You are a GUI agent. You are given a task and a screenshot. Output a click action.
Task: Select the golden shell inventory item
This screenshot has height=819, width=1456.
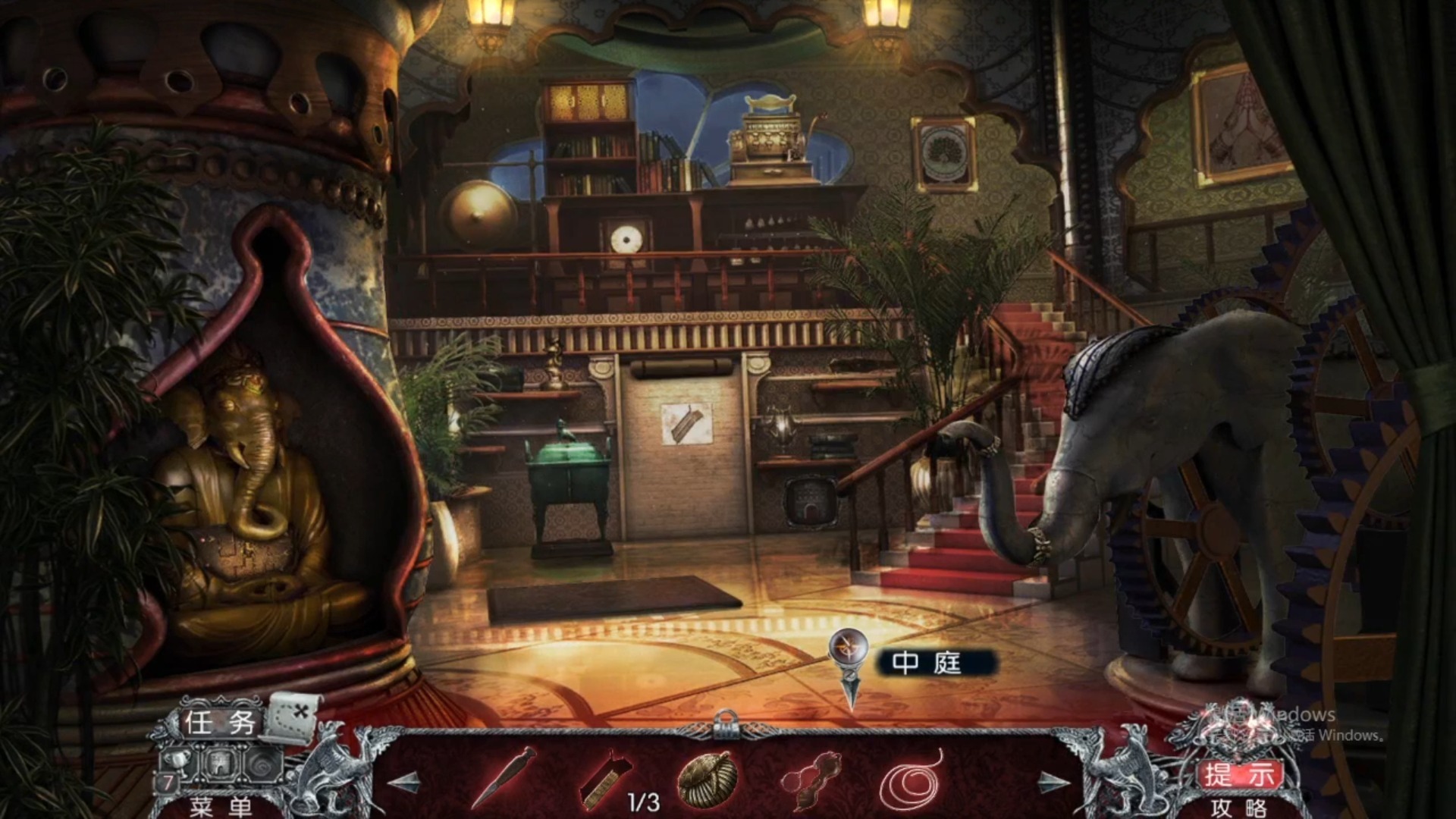705,779
